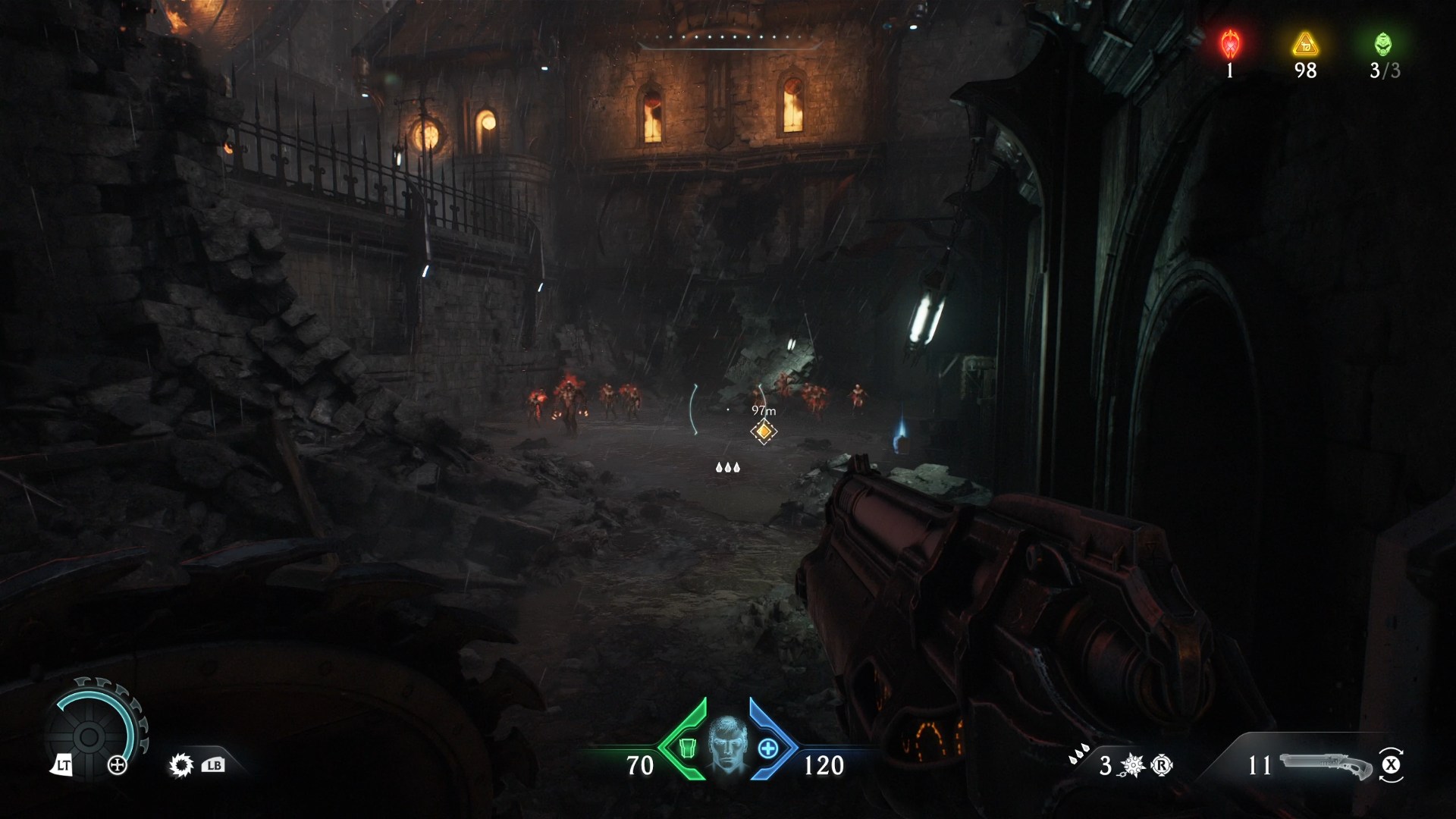Click the blue crosshair icon beside LT prompt
This screenshot has height=819, width=1456.
pos(118,767)
